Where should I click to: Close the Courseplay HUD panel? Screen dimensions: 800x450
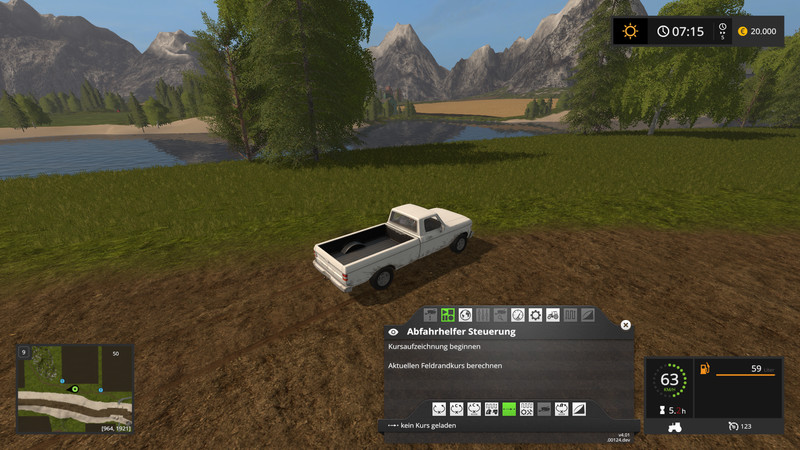tap(626, 325)
